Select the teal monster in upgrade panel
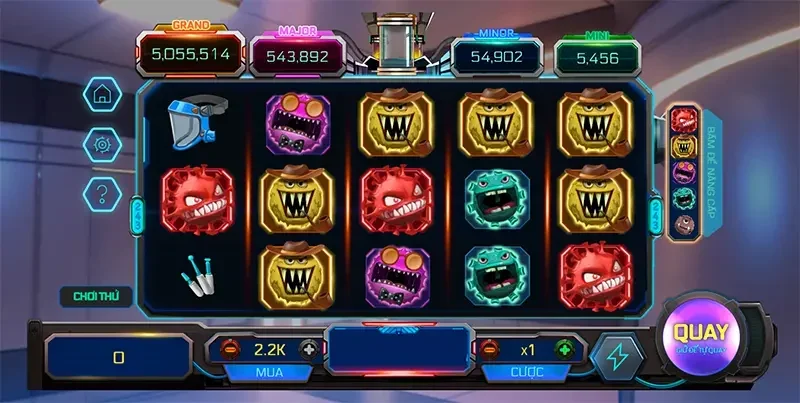This screenshot has width=800, height=403. [683, 197]
